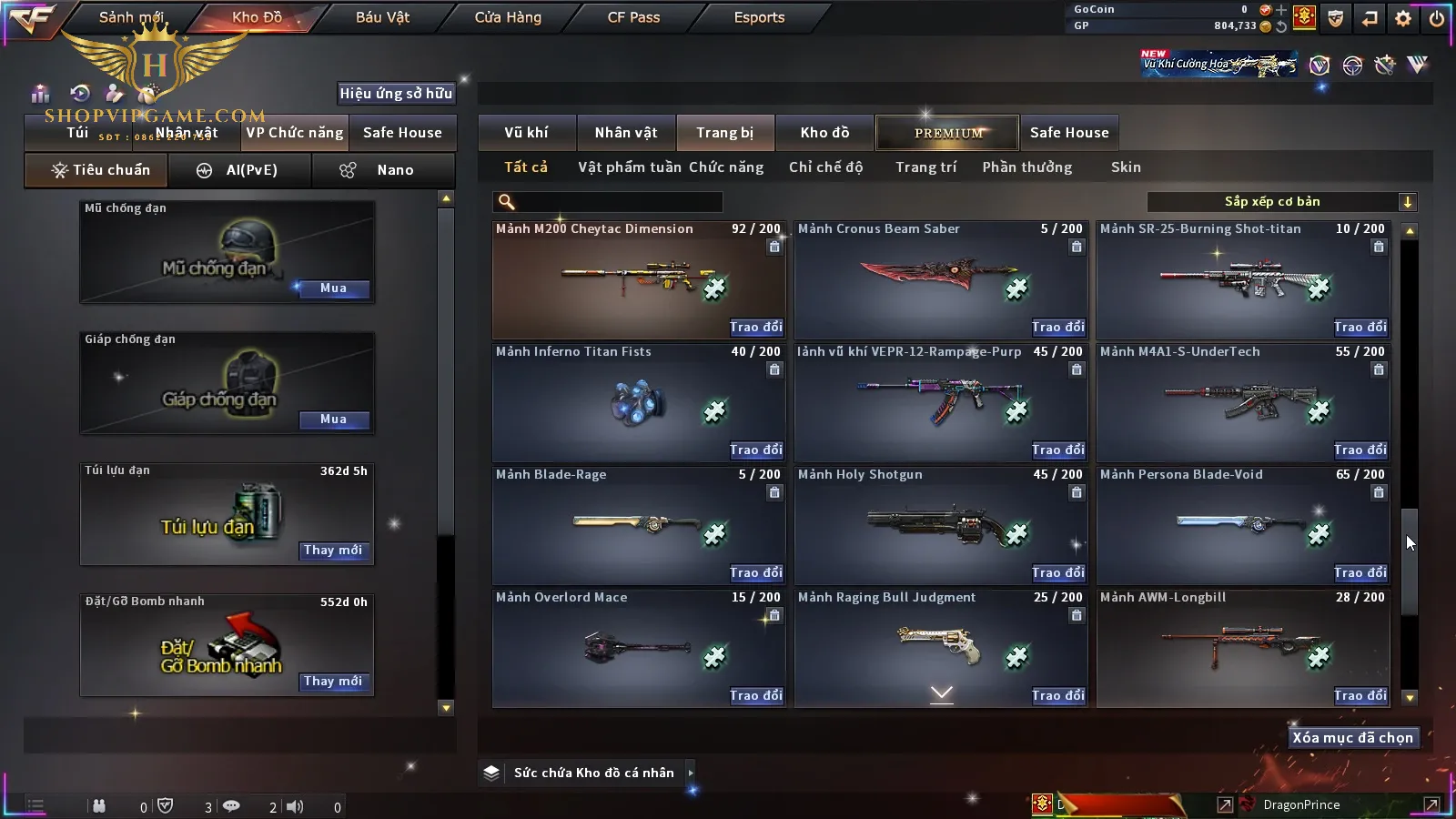The height and width of the screenshot is (819, 1456).
Task: Select the Trang bị inventory tab
Action: click(x=724, y=133)
